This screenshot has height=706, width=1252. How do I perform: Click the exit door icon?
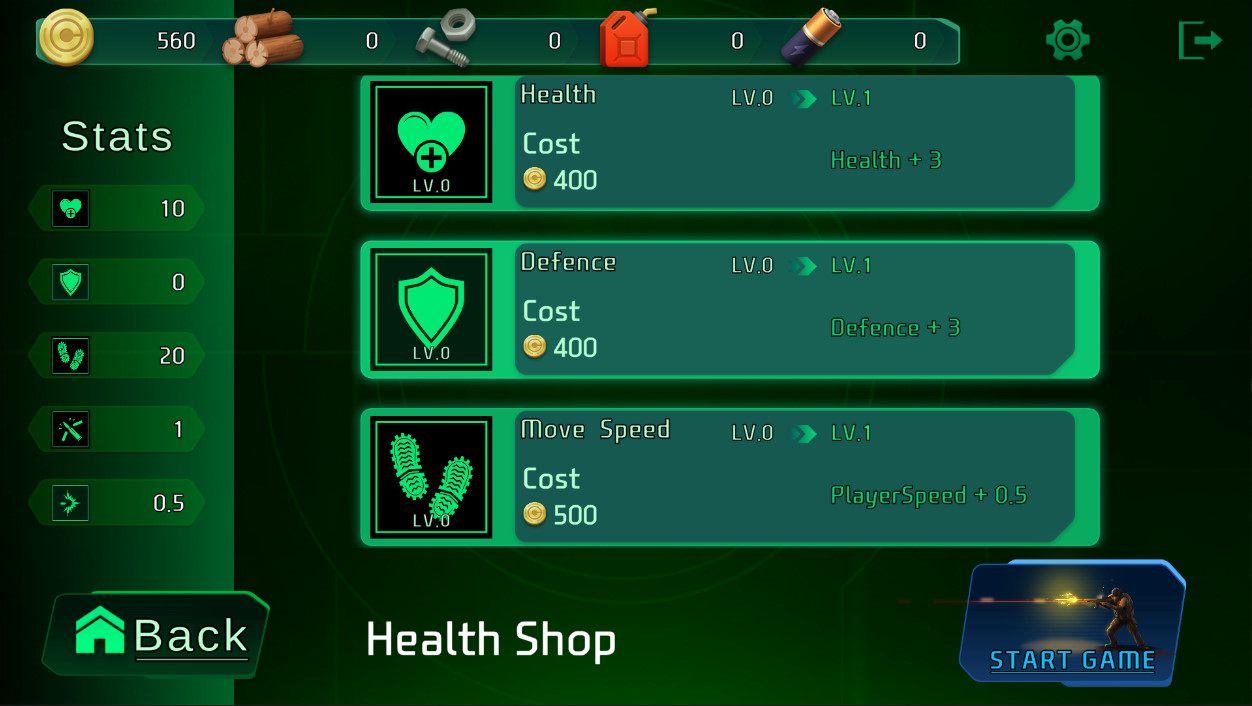(1200, 40)
